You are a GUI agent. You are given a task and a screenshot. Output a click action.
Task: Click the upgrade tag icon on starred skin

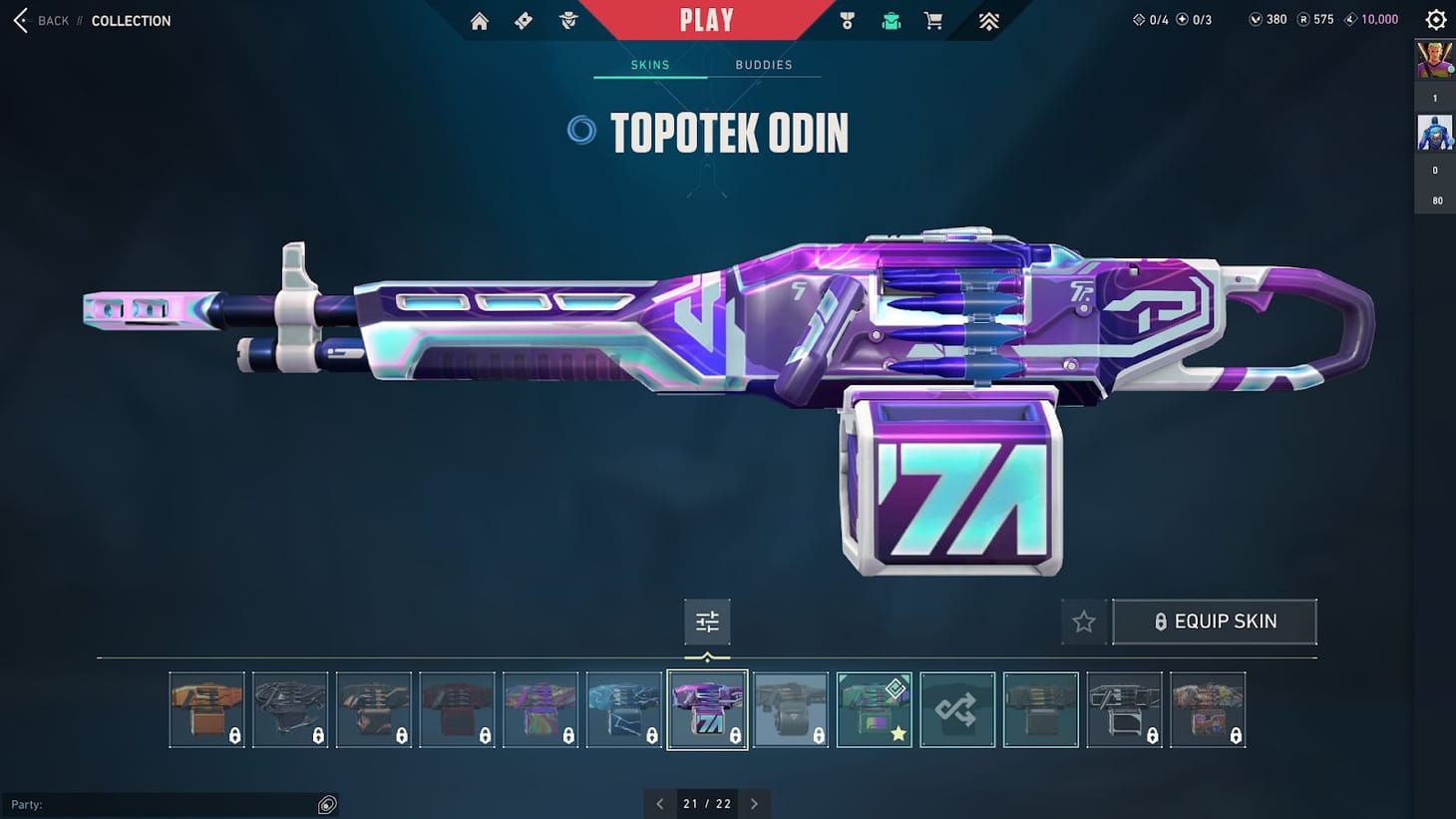[894, 688]
